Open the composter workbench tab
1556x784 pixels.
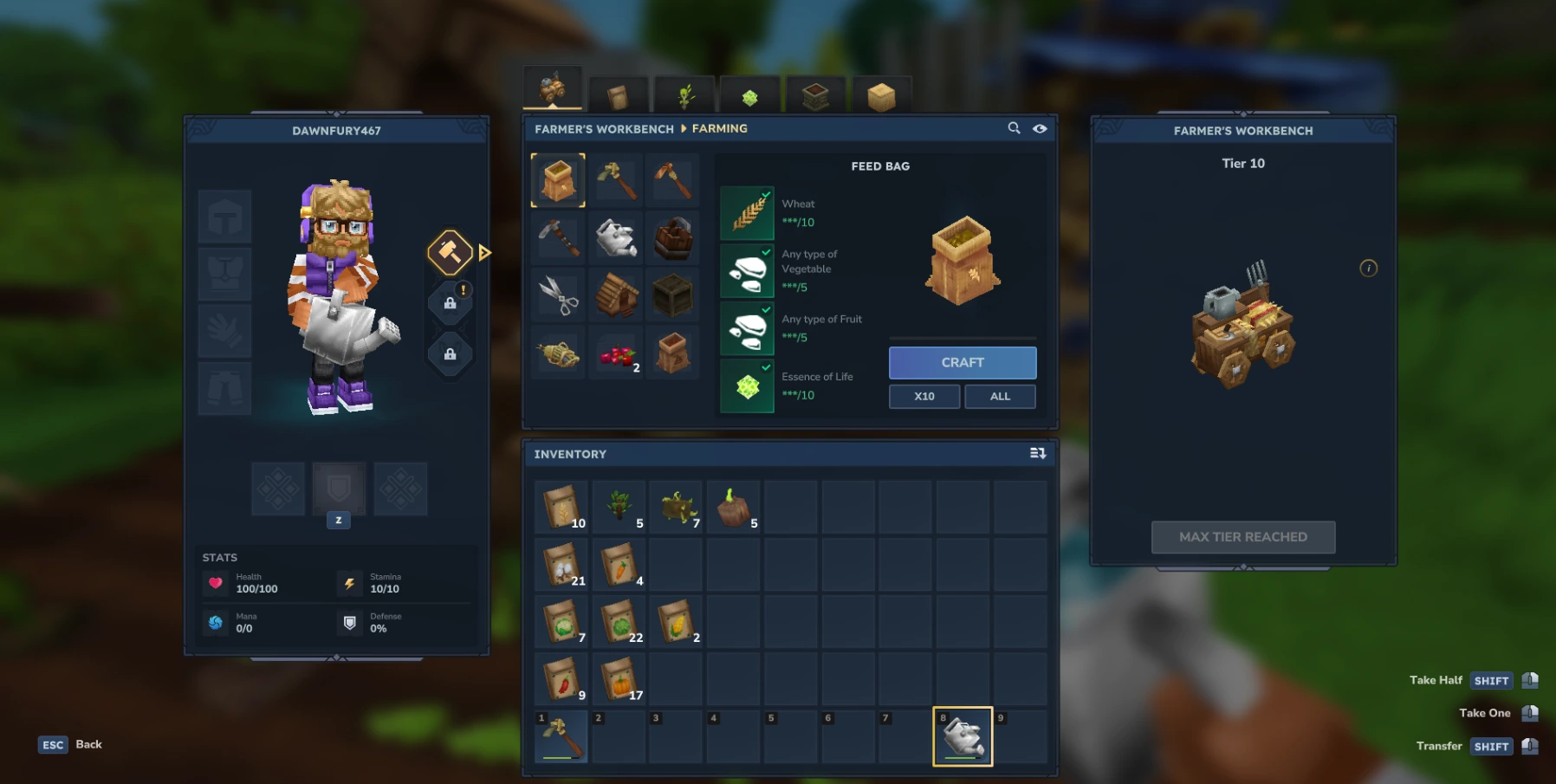[815, 95]
